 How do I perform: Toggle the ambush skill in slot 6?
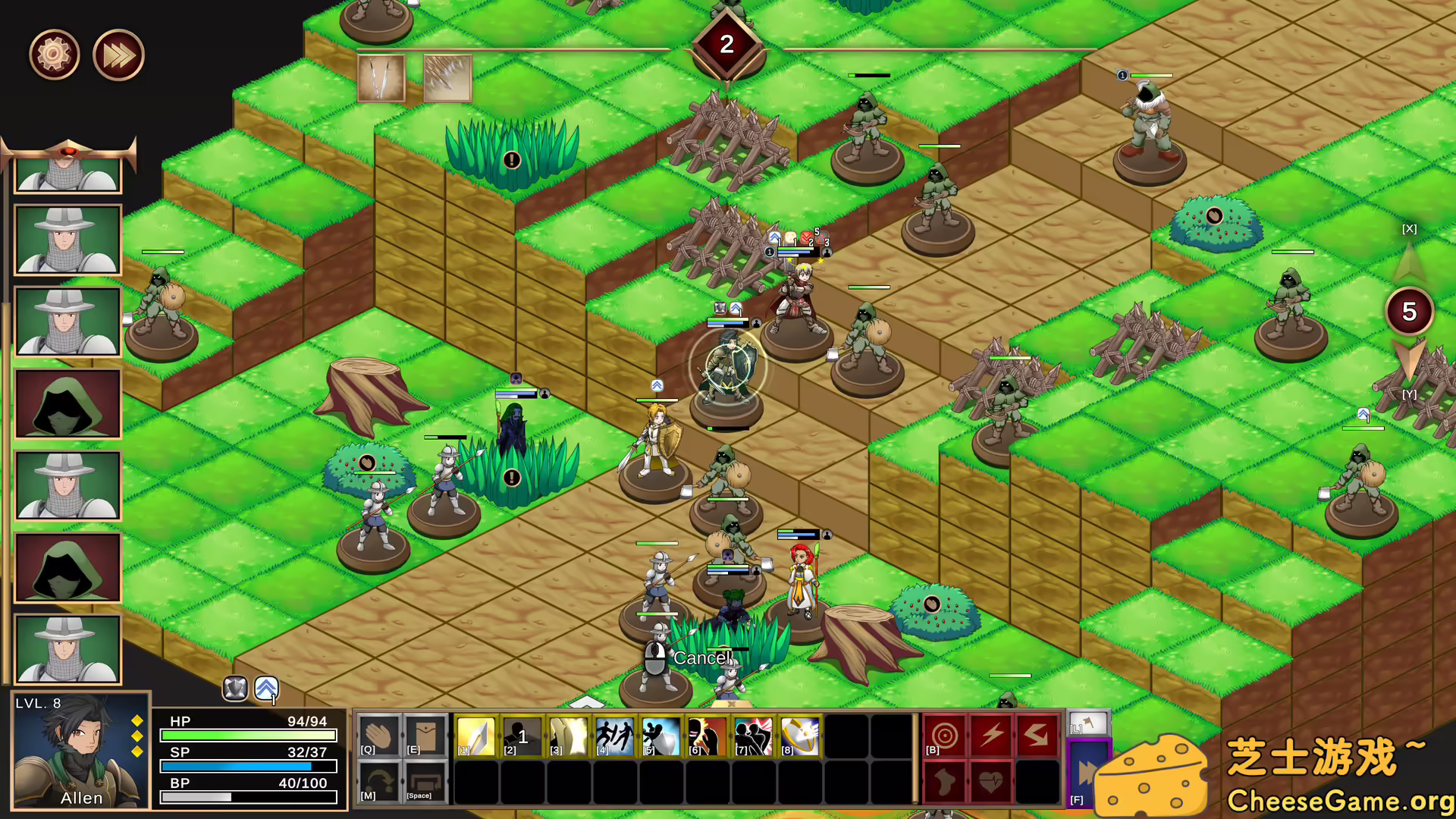705,733
